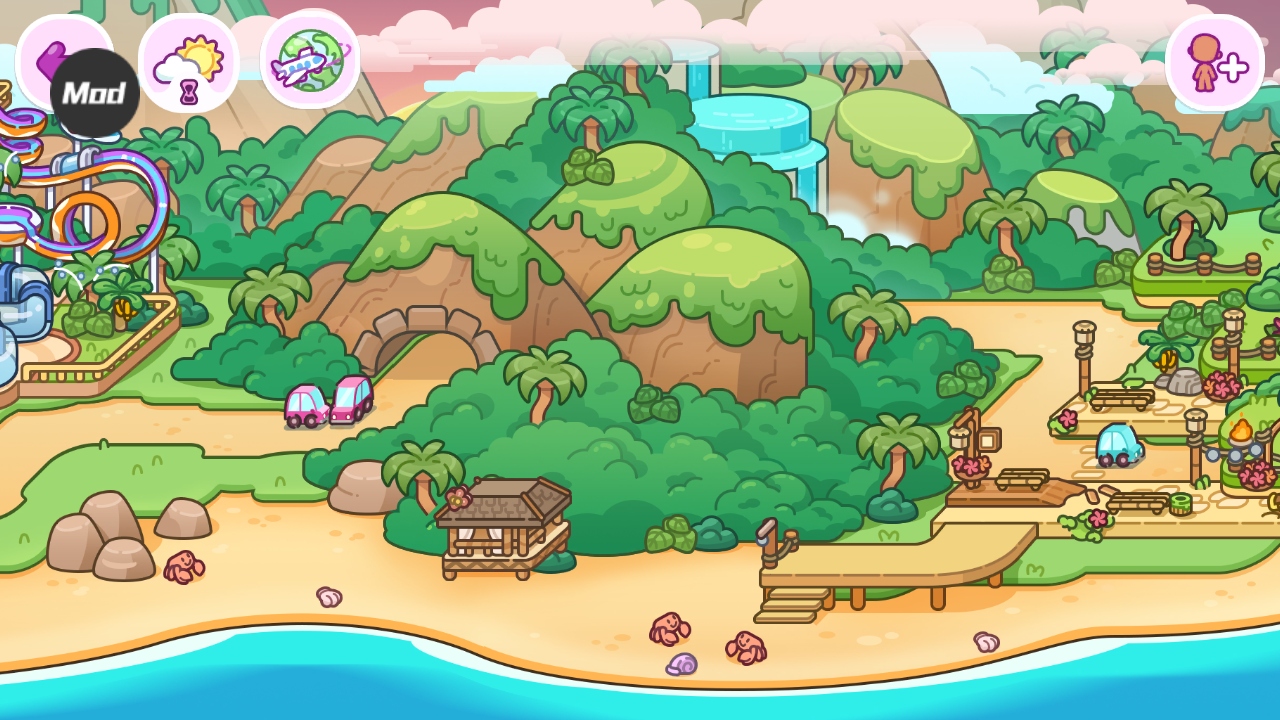Open the weather and time control button
1280x720 pixels.
pyautogui.click(x=189, y=62)
